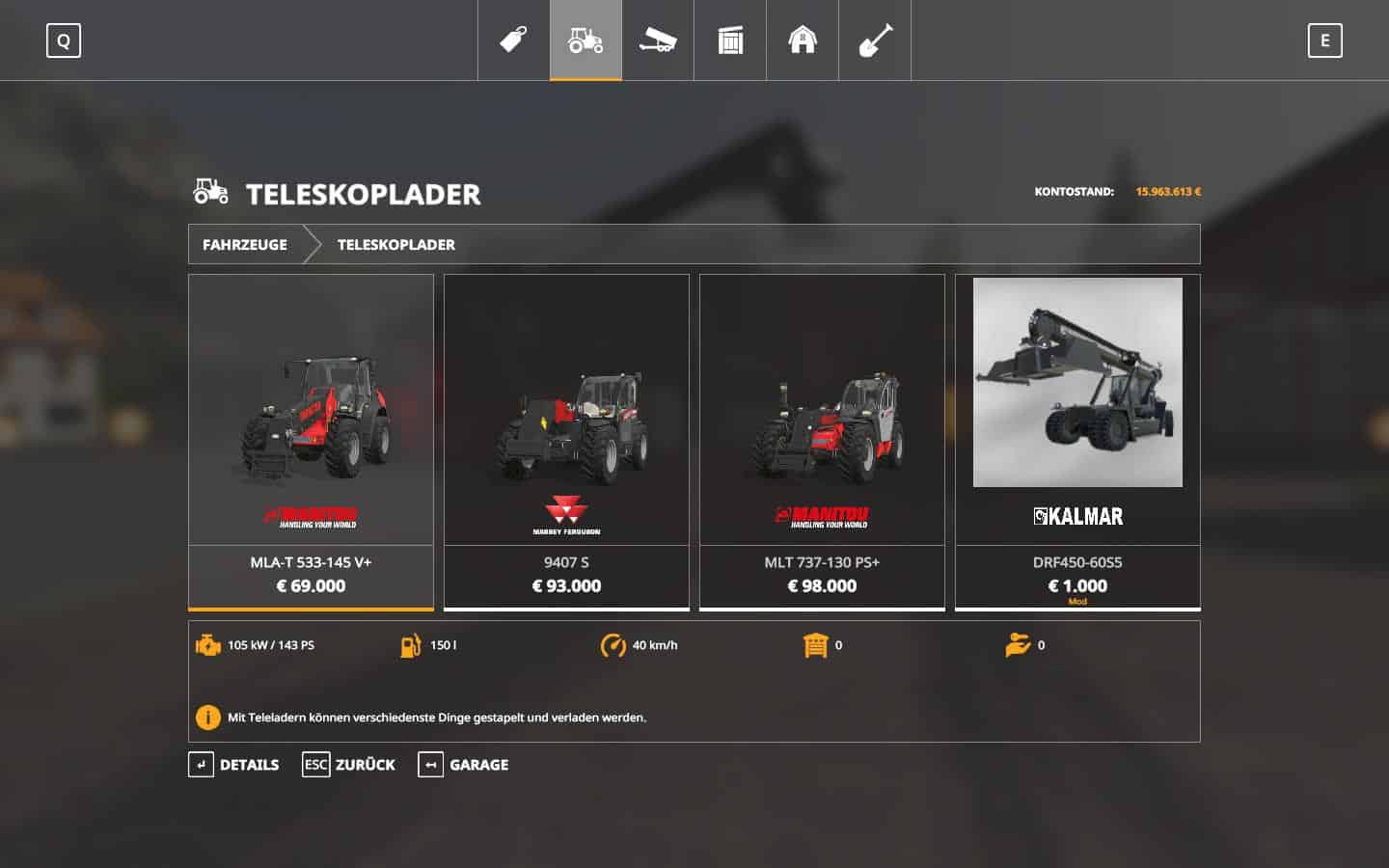Switch to the shovel landscaping tab
Image resolution: width=1389 pixels, height=868 pixels.
click(875, 41)
